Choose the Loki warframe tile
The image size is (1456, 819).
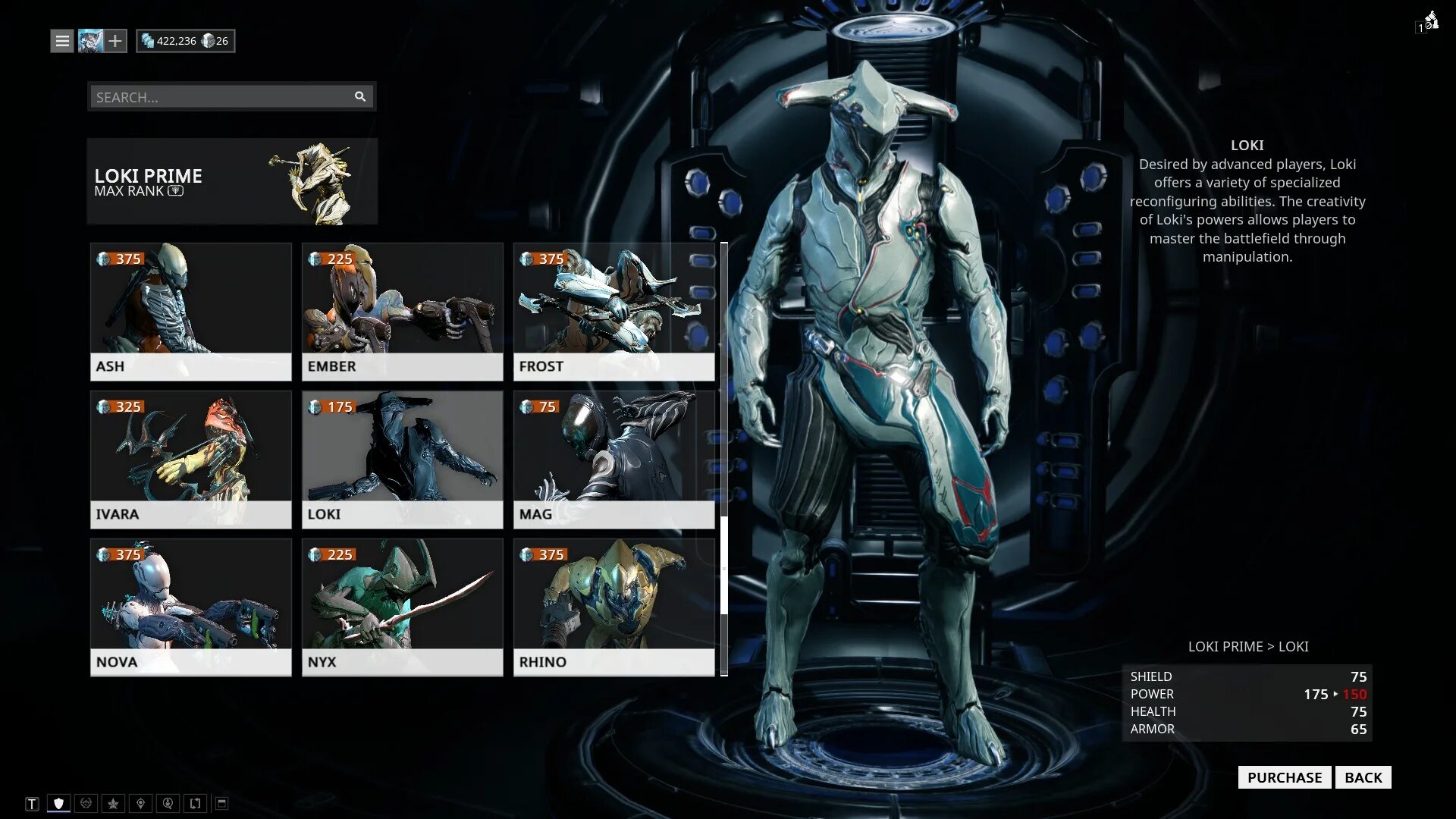(402, 459)
